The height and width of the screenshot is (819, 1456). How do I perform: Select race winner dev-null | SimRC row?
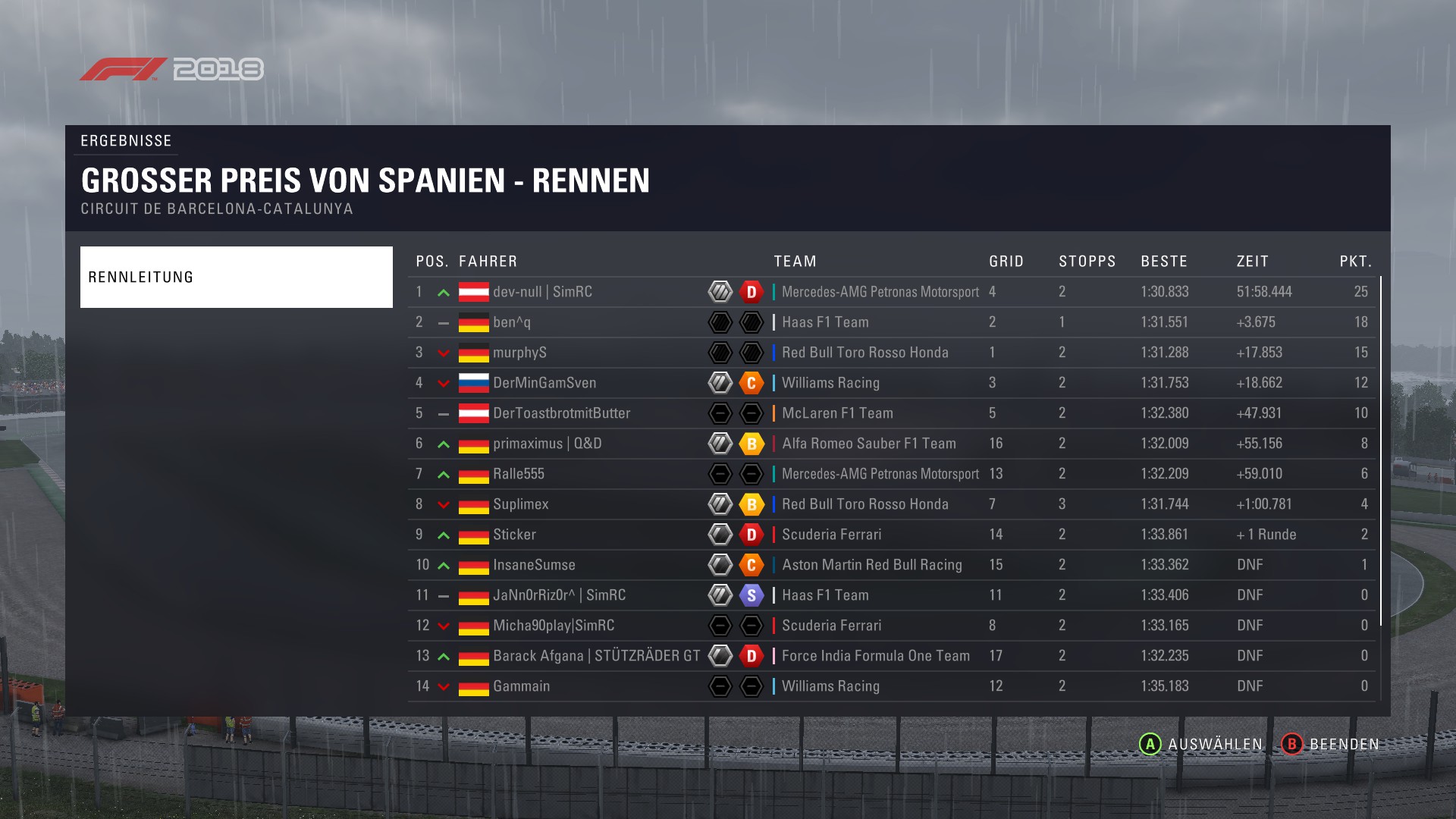click(541, 292)
